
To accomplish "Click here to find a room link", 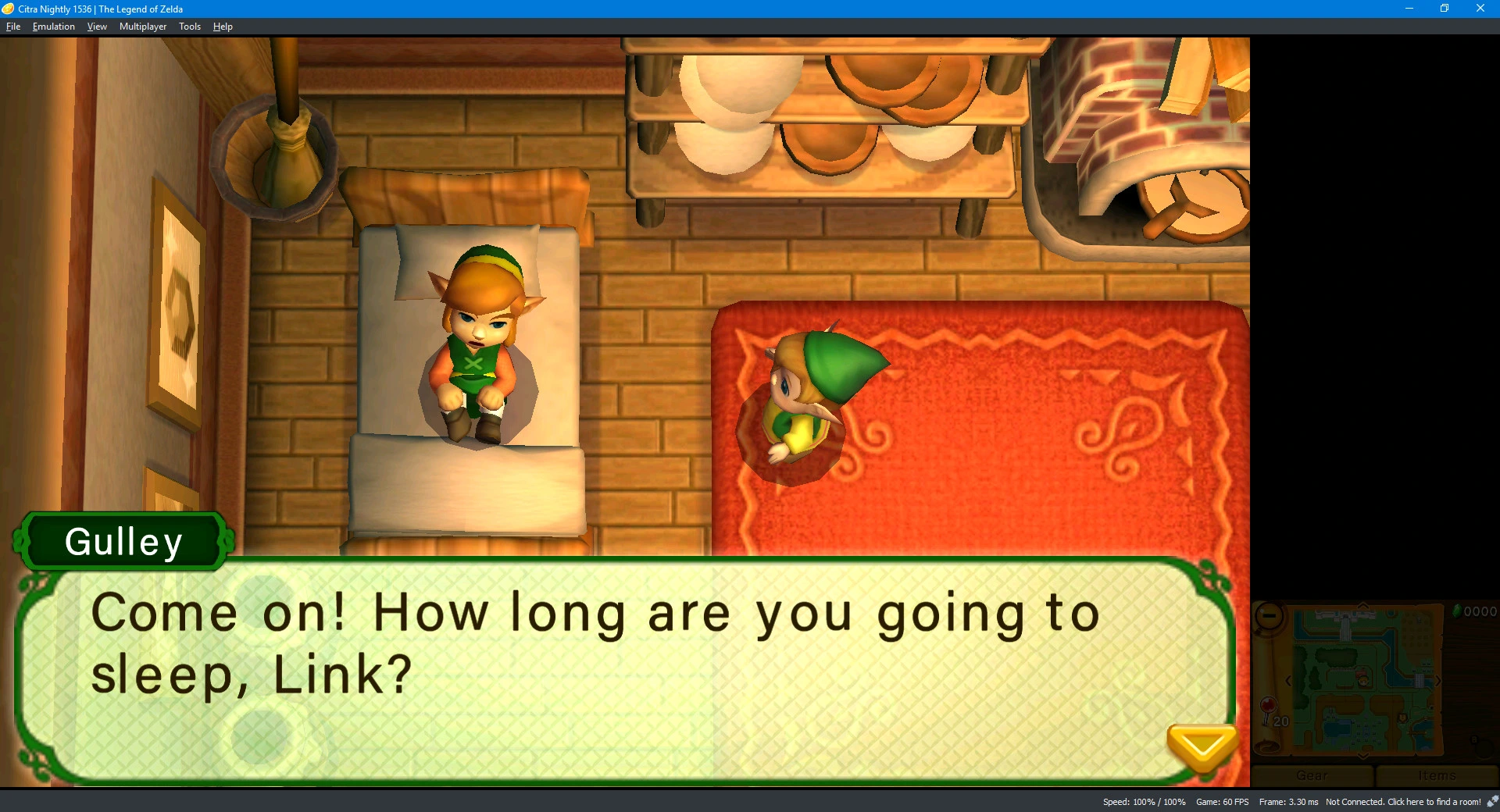I will point(1436,802).
